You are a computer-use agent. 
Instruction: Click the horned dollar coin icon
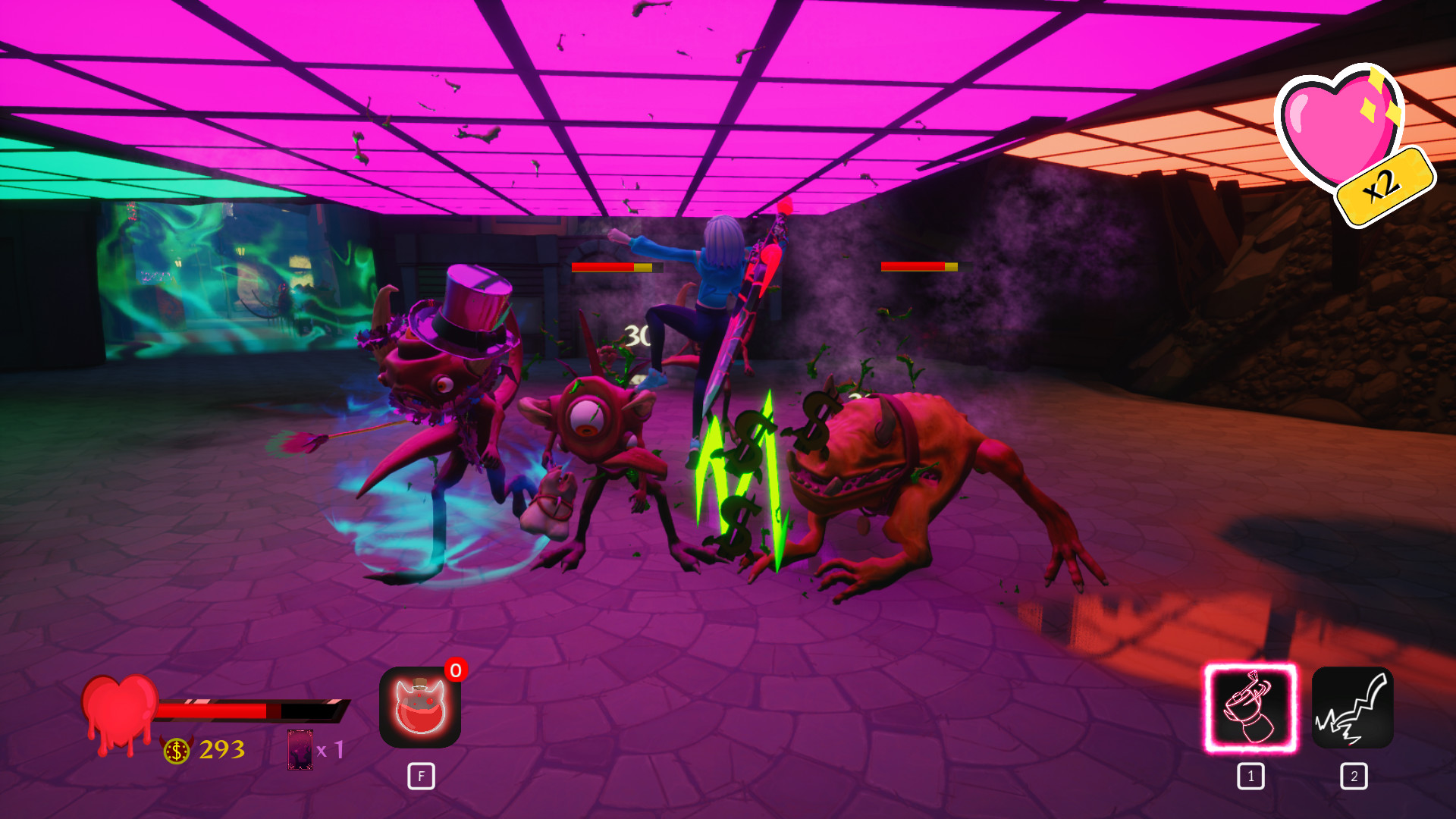point(177,750)
